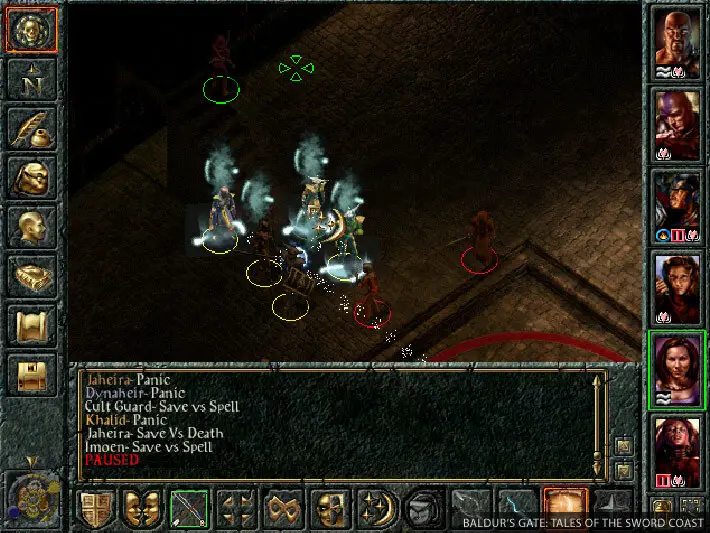Open the options via the chest icon
The width and height of the screenshot is (710, 533).
(33, 374)
